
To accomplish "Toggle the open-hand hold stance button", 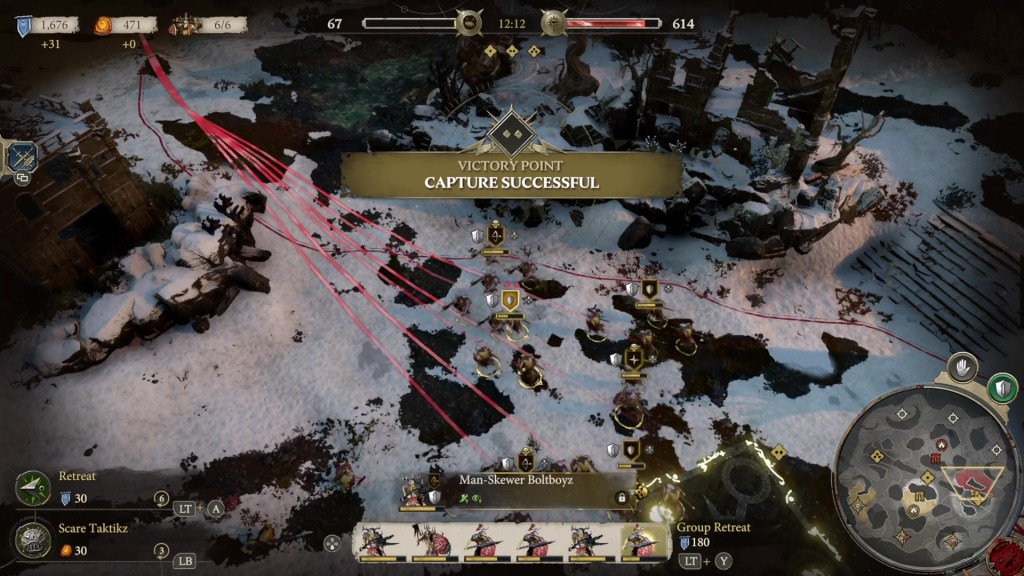I will pyautogui.click(x=962, y=367).
